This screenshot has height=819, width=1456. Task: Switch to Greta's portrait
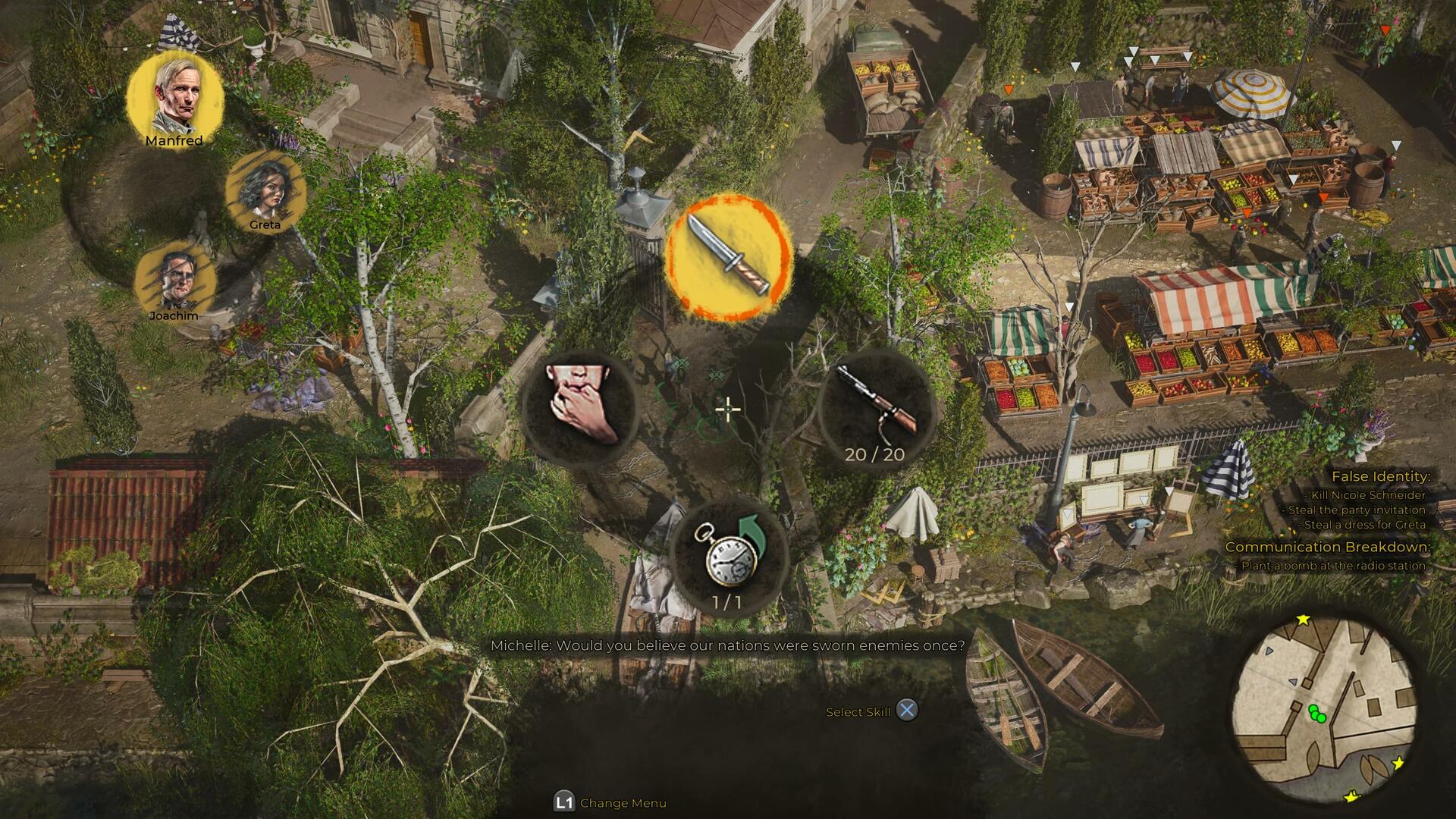tap(265, 193)
